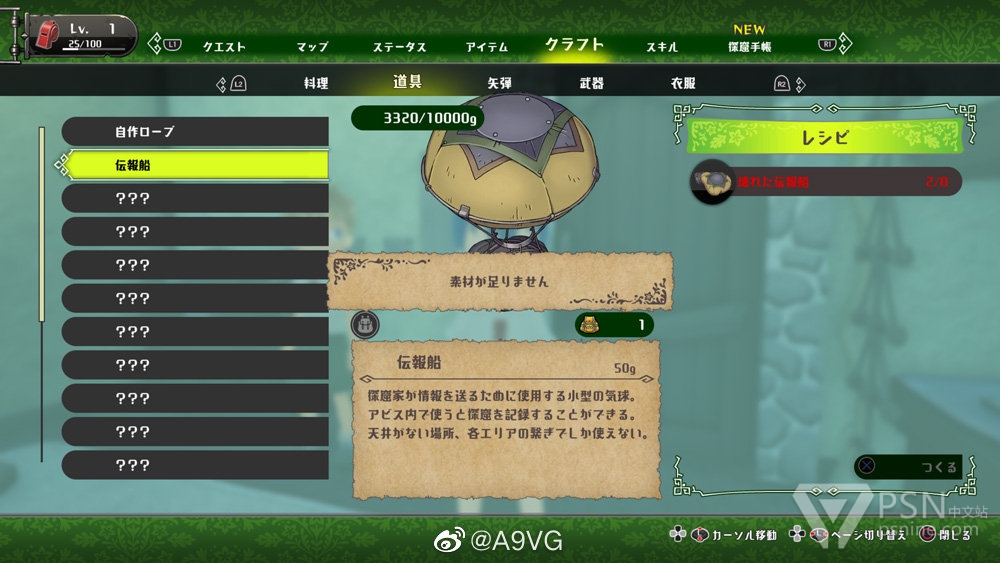Select the 道具 crafting category
Image resolution: width=1000 pixels, height=563 pixels.
point(408,83)
